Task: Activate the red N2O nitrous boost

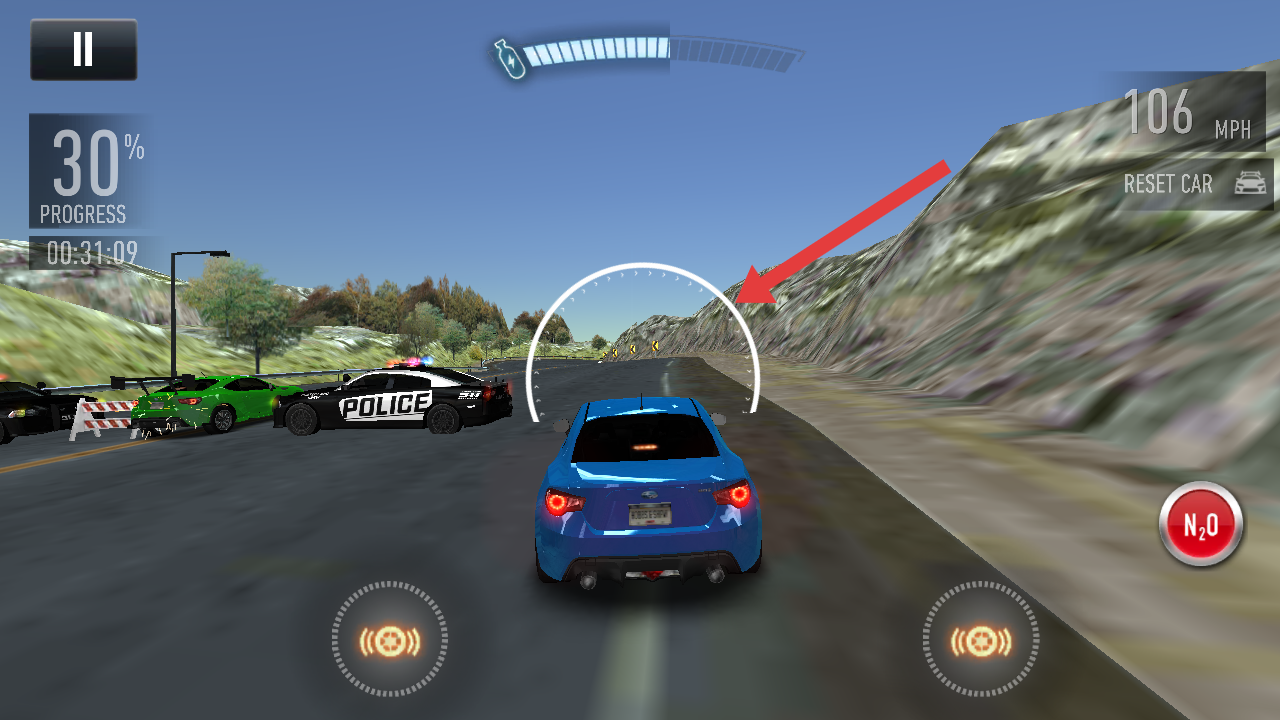Action: [1200, 525]
